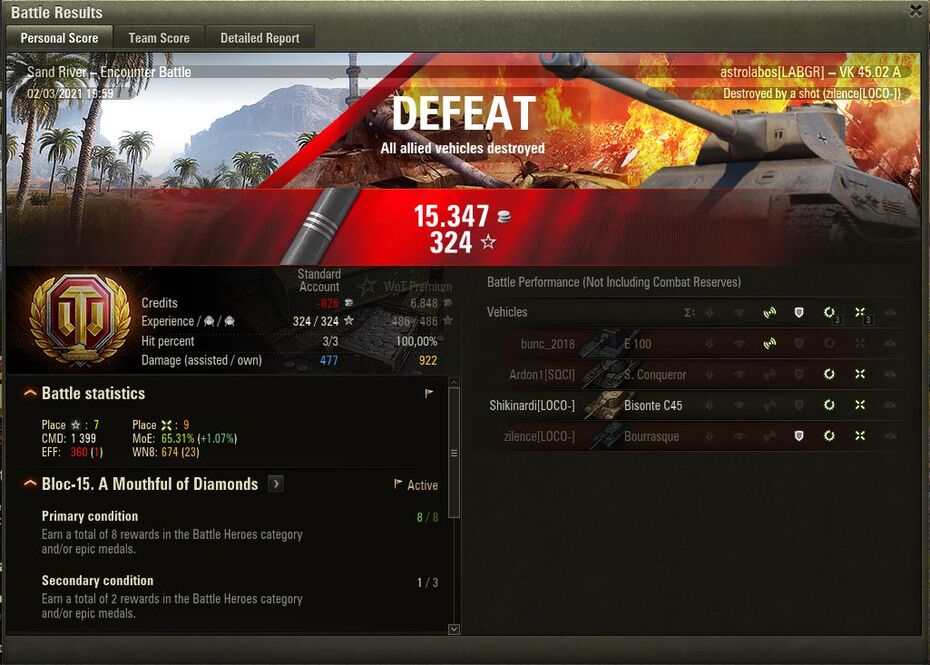Open the Detailed Report tab

click(x=260, y=38)
